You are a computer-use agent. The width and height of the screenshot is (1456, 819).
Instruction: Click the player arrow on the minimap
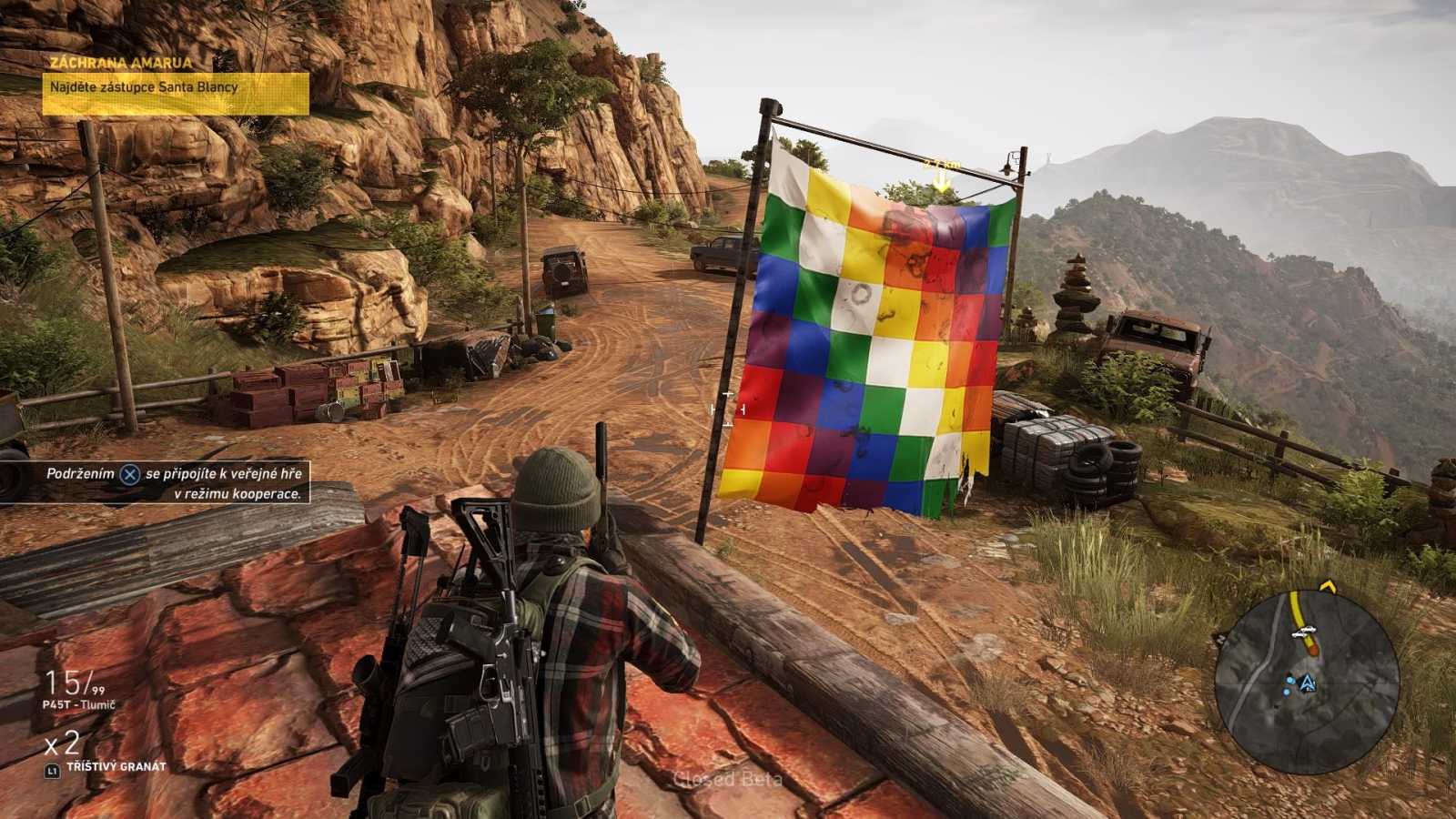(x=1308, y=682)
